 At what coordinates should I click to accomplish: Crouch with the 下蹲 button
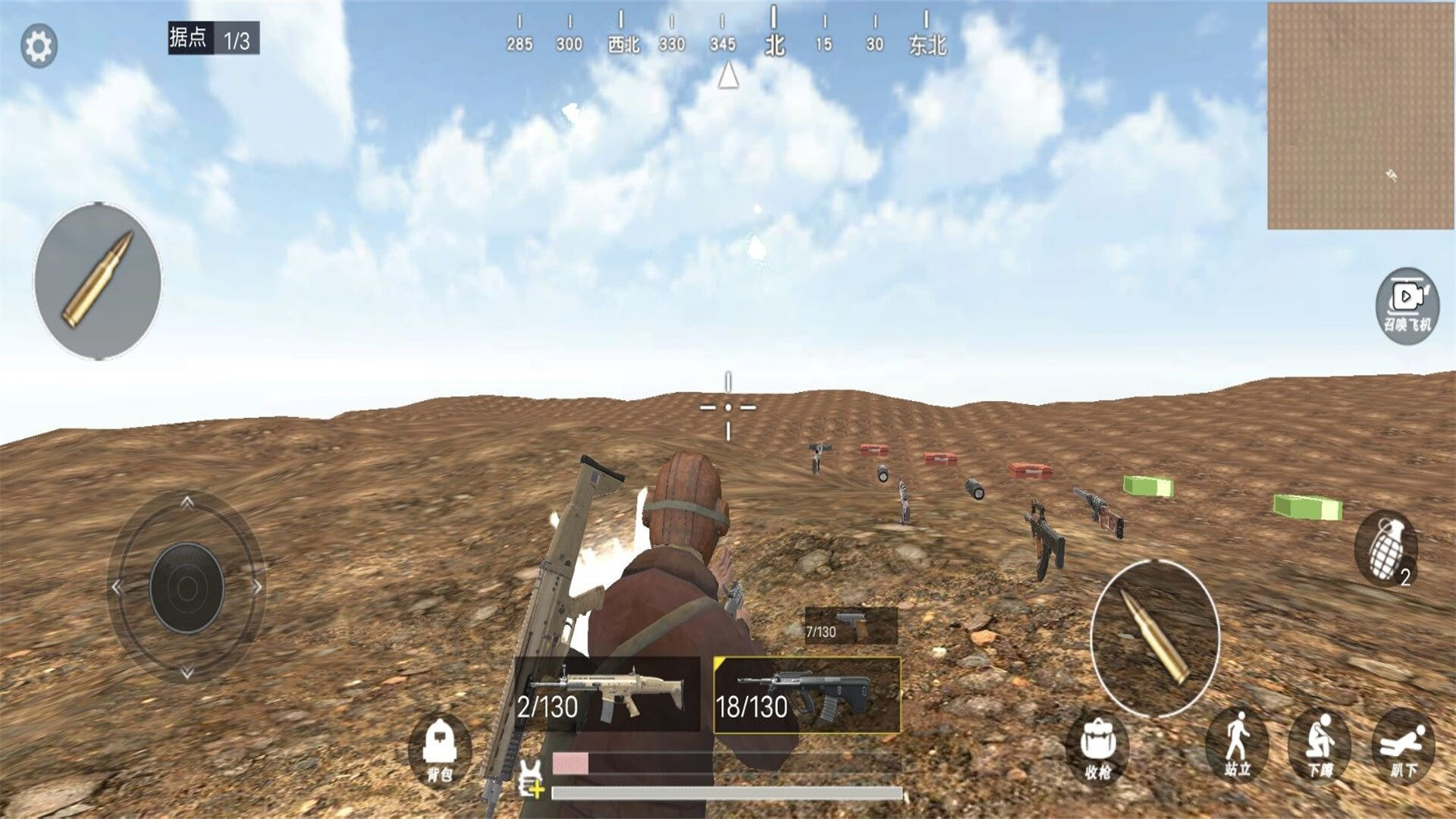point(1319,746)
